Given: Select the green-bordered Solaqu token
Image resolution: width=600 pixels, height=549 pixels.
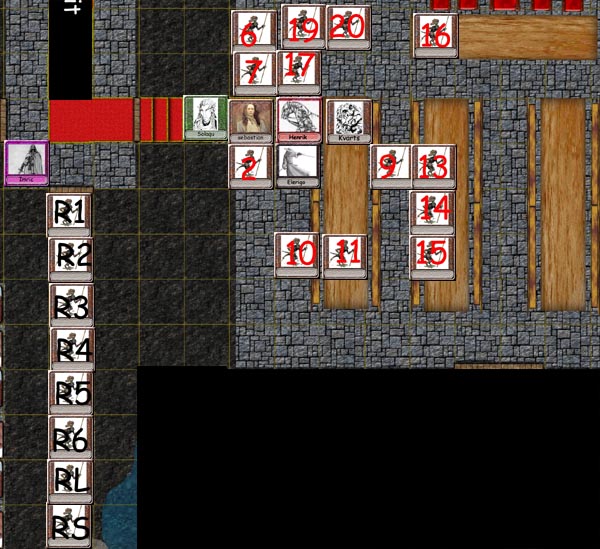Looking at the screenshot, I should 204,118.
